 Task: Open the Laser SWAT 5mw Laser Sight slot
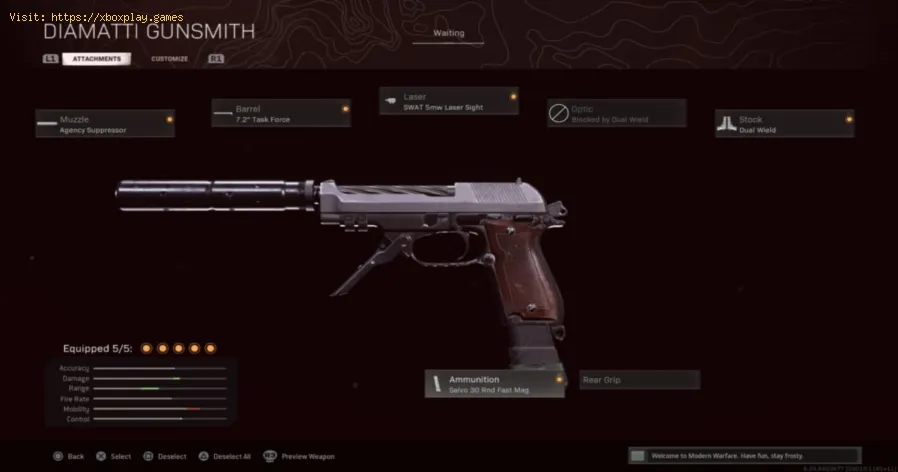(x=449, y=101)
